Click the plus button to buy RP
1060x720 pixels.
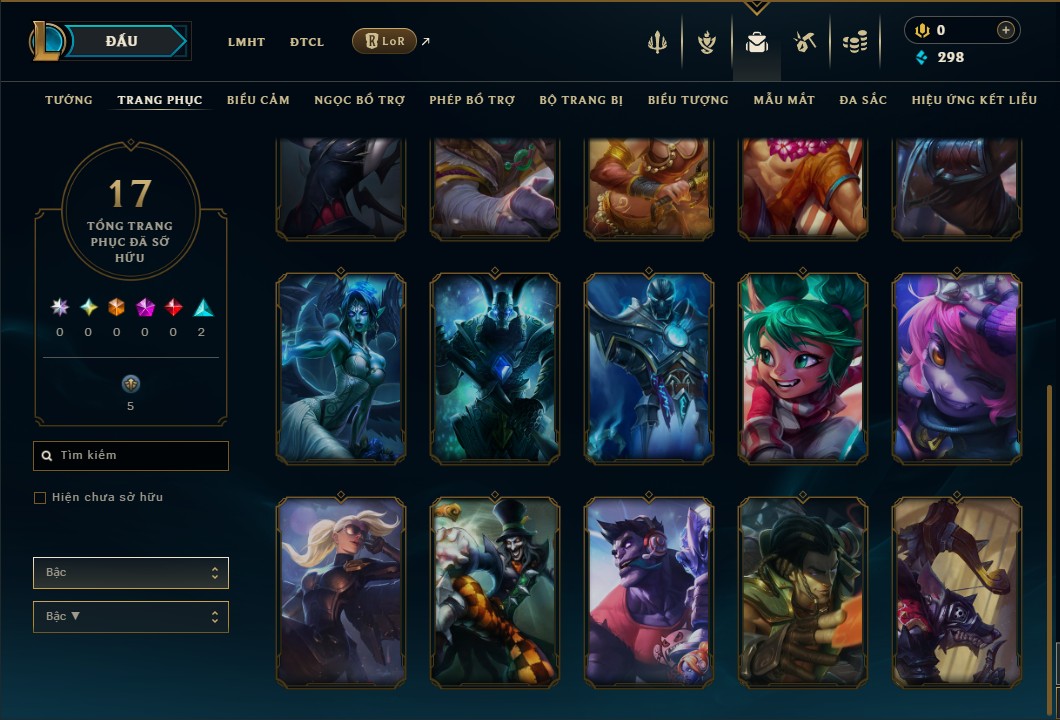tap(1005, 30)
